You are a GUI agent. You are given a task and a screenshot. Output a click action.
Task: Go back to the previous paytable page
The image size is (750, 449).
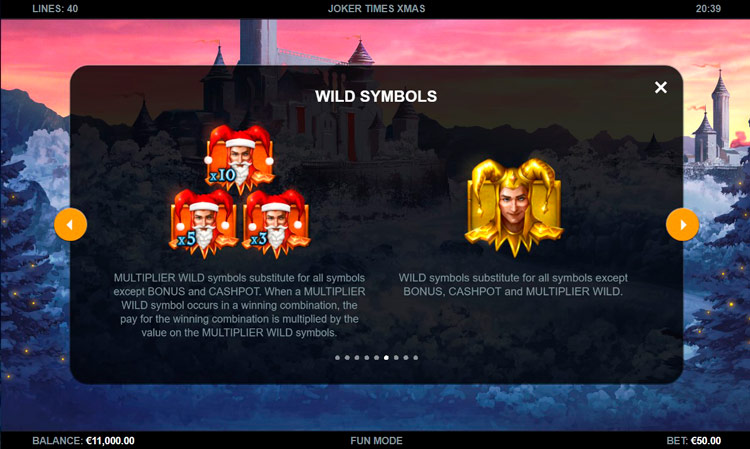tap(70, 224)
